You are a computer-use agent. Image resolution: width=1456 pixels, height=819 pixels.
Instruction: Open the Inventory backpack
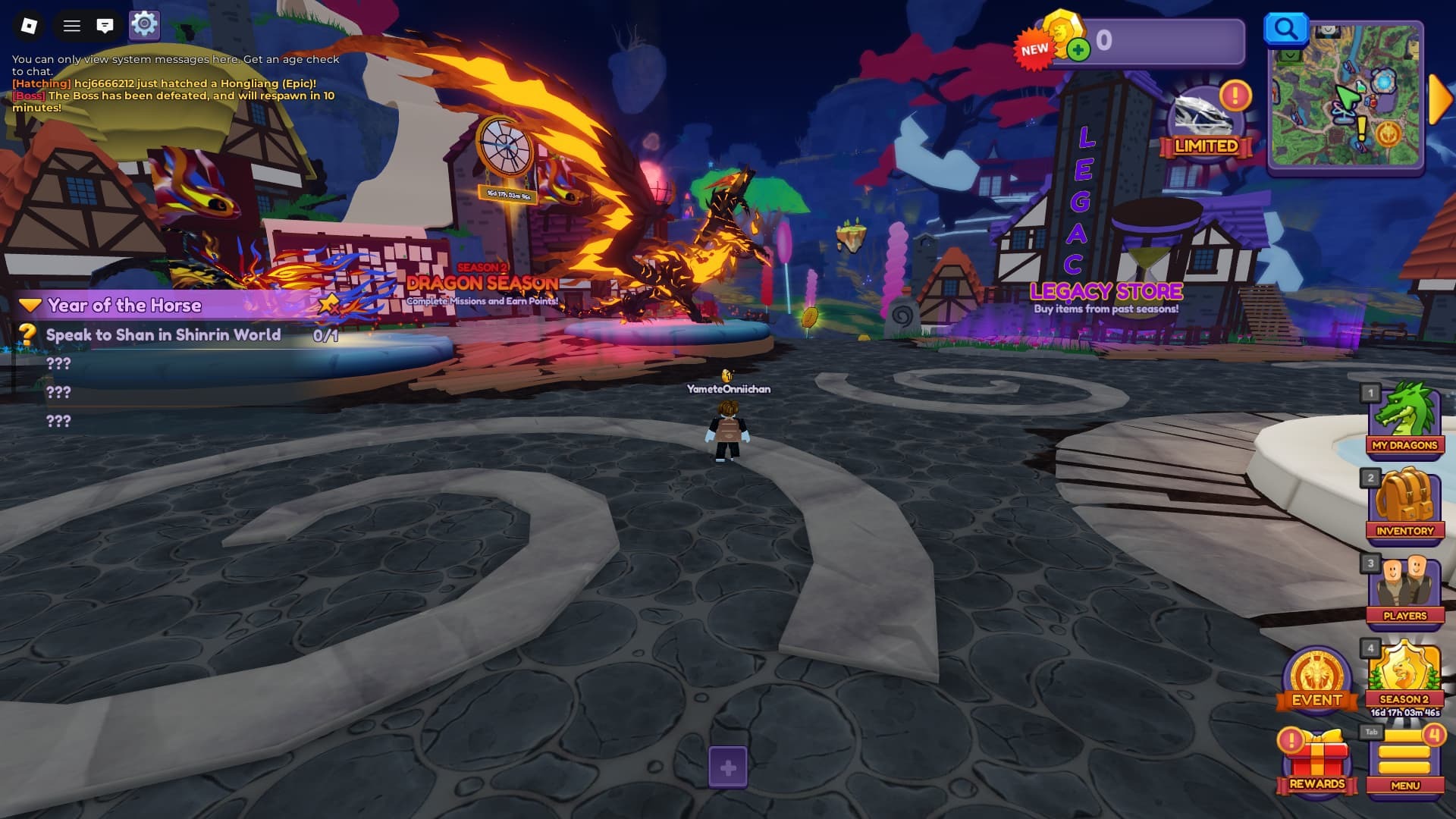pyautogui.click(x=1404, y=507)
